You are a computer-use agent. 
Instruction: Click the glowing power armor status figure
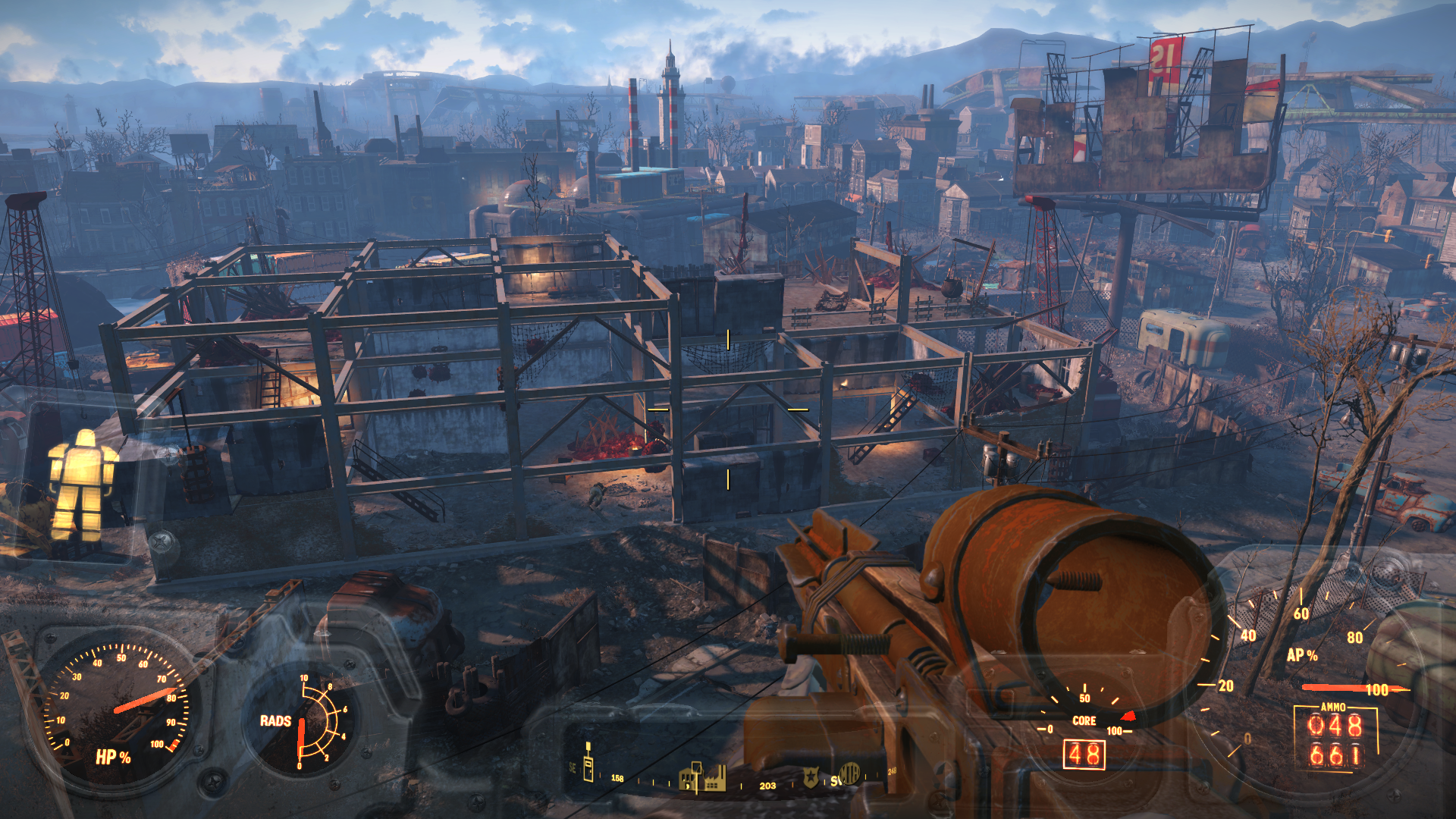(x=81, y=486)
